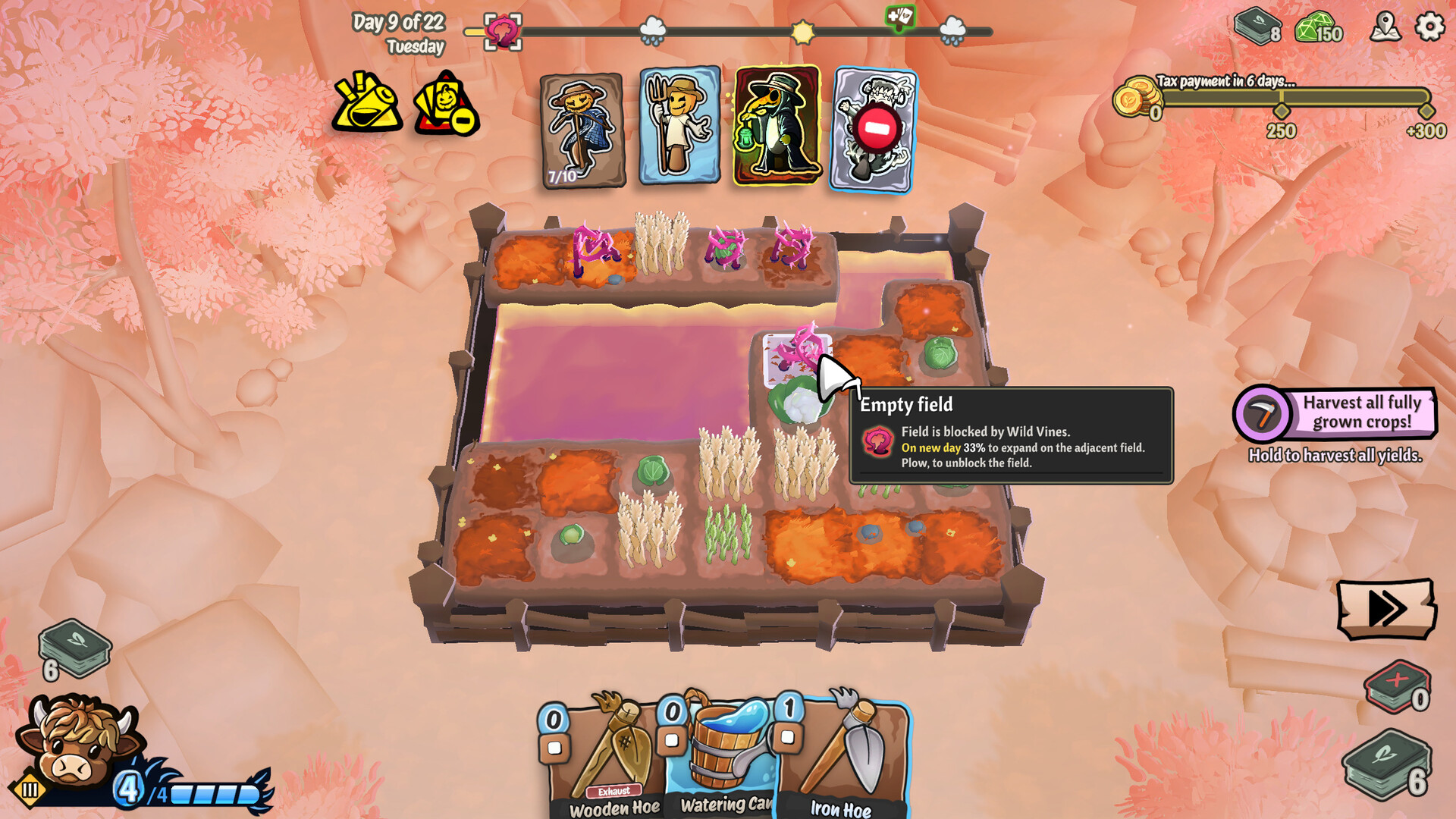Open the map pin icon
Image resolution: width=1456 pixels, height=819 pixels.
(x=1385, y=27)
